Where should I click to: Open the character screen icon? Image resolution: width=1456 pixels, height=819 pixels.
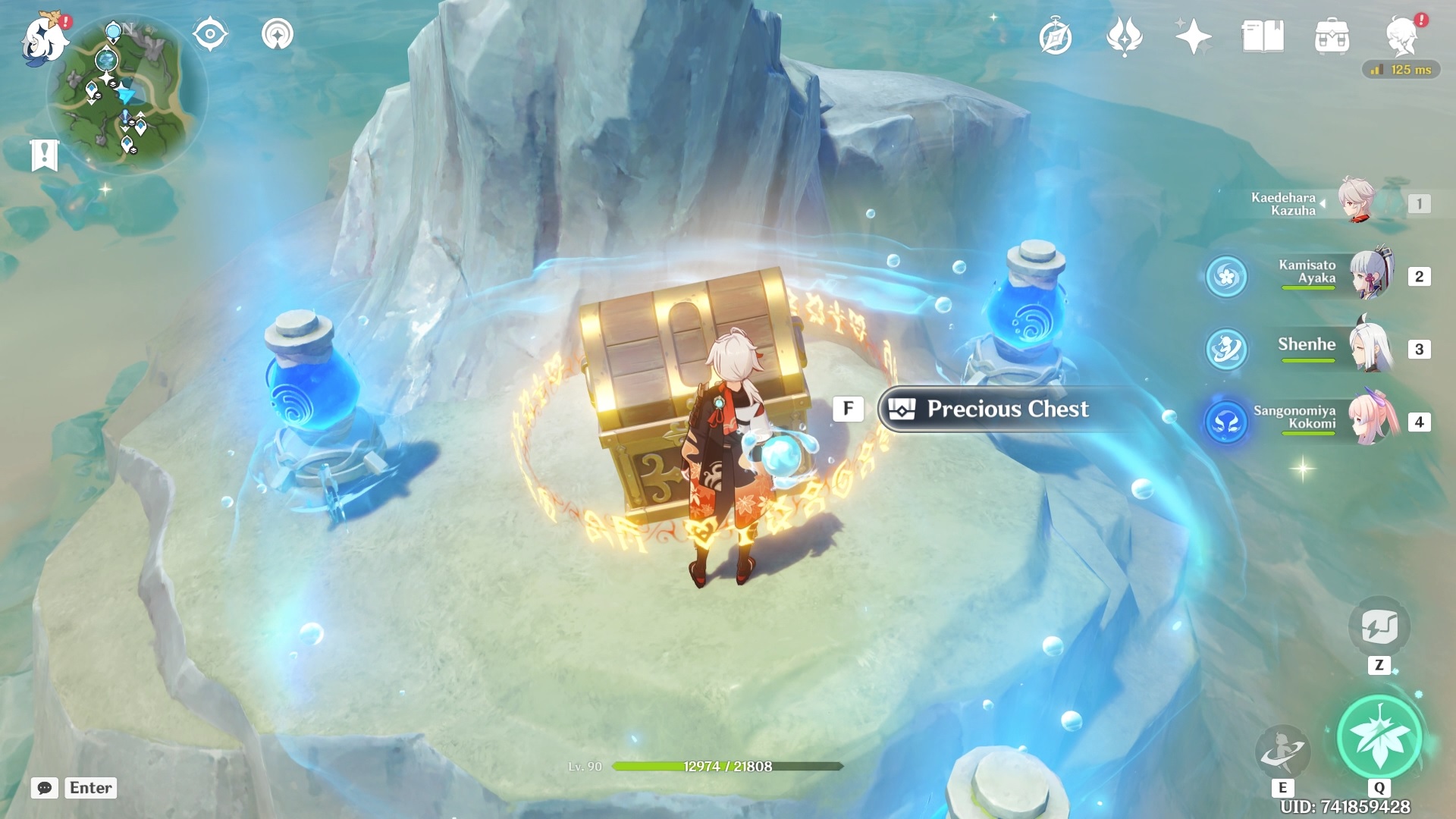(1401, 37)
